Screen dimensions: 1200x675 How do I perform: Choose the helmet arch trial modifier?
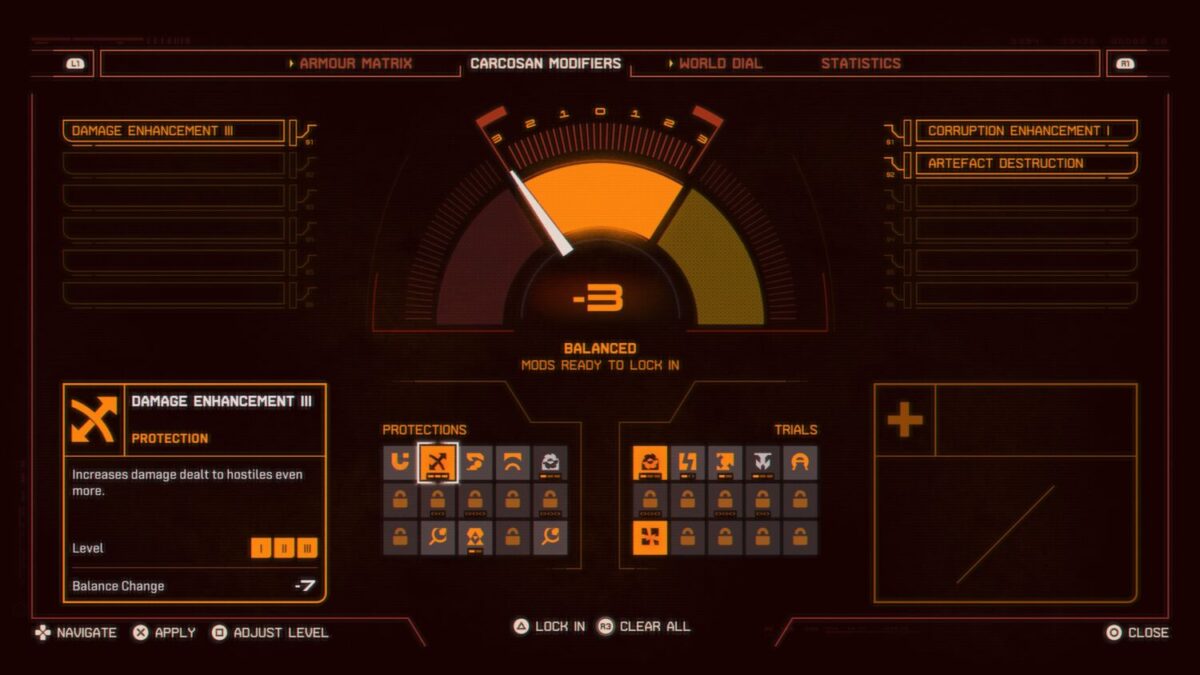coord(800,462)
